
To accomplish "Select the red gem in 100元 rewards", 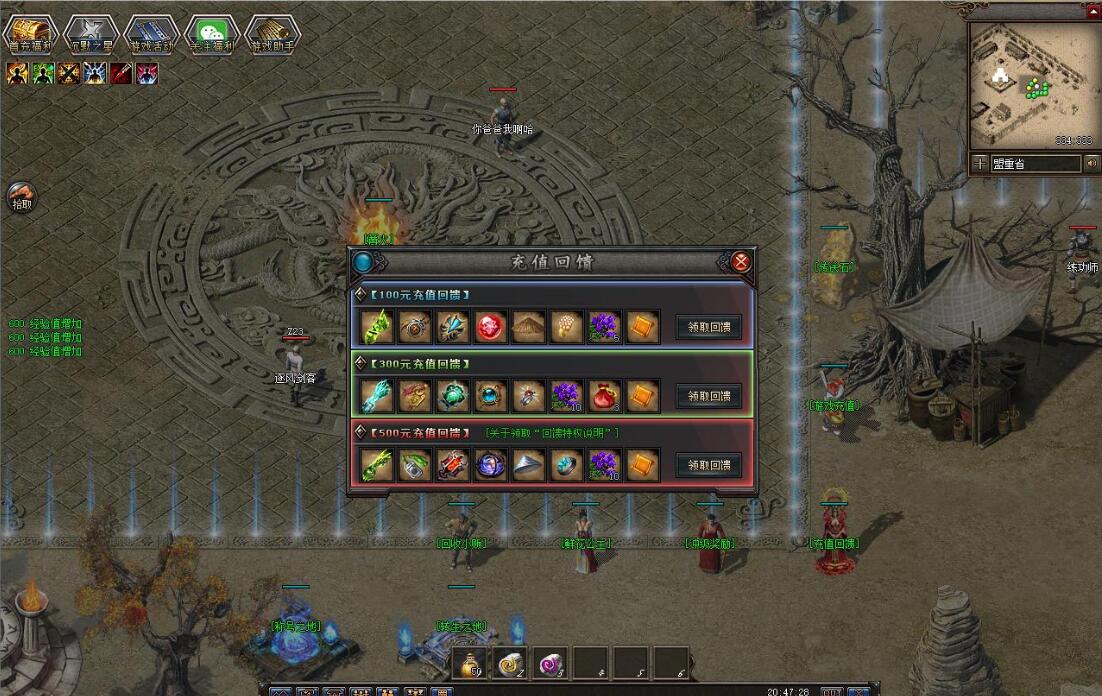I will (x=490, y=327).
